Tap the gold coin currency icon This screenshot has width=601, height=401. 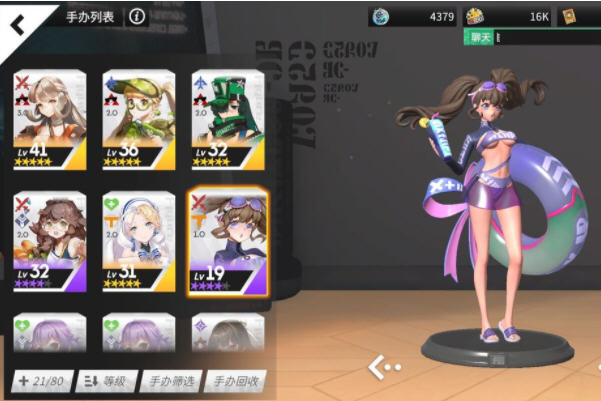click(x=474, y=16)
